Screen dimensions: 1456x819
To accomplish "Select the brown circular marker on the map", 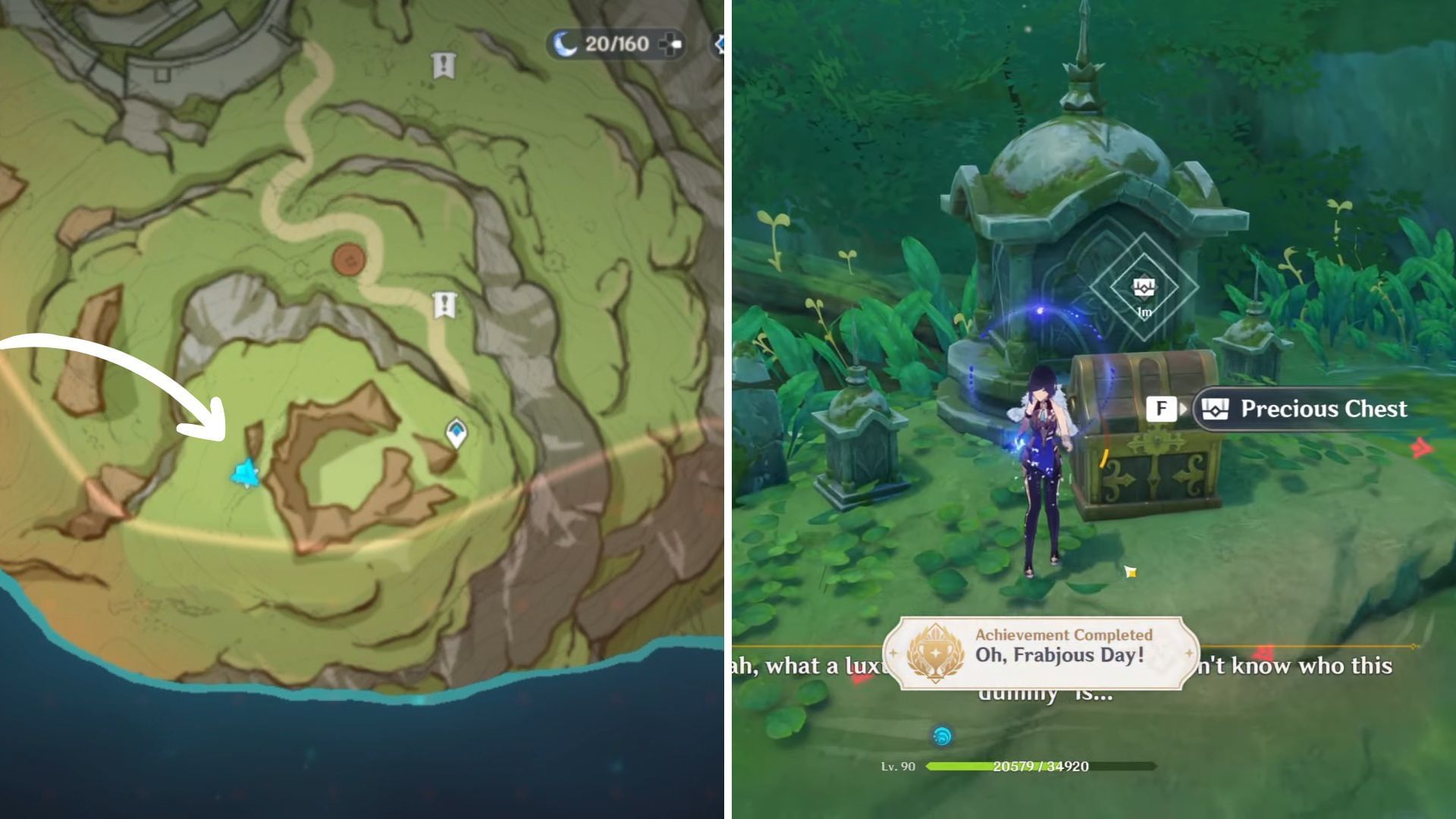I will [x=349, y=259].
